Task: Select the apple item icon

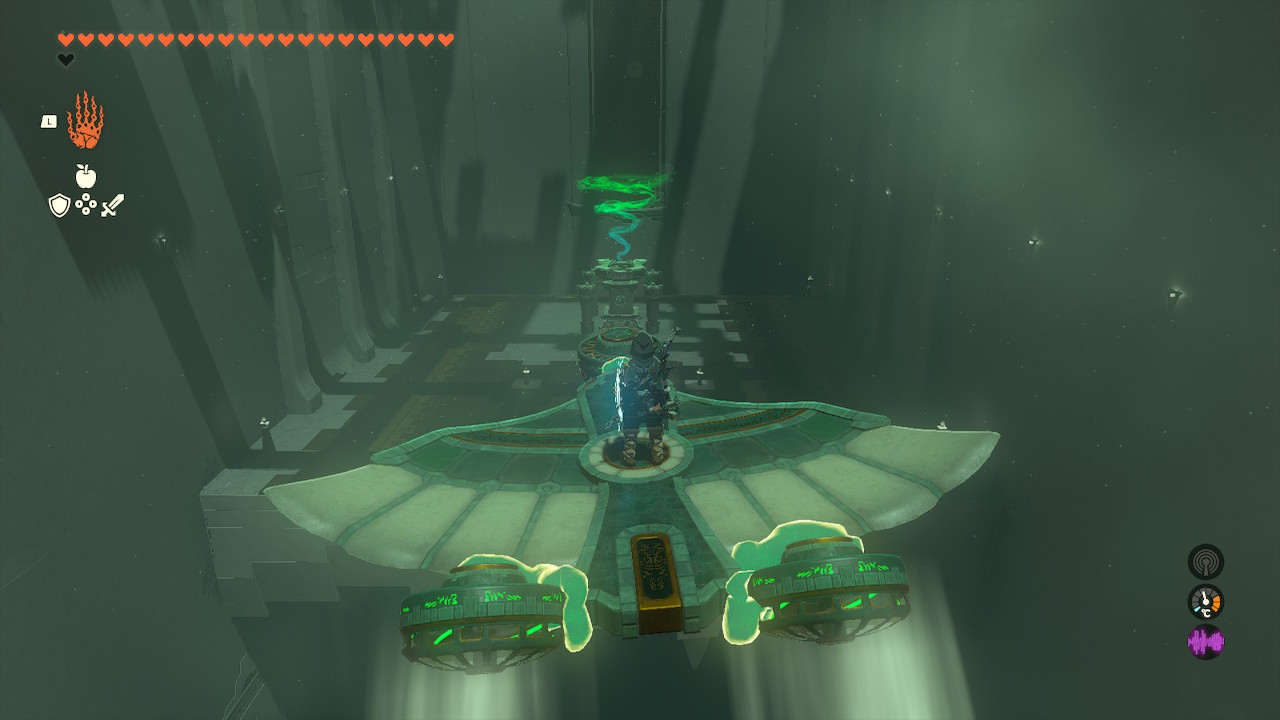Action: 86,177
